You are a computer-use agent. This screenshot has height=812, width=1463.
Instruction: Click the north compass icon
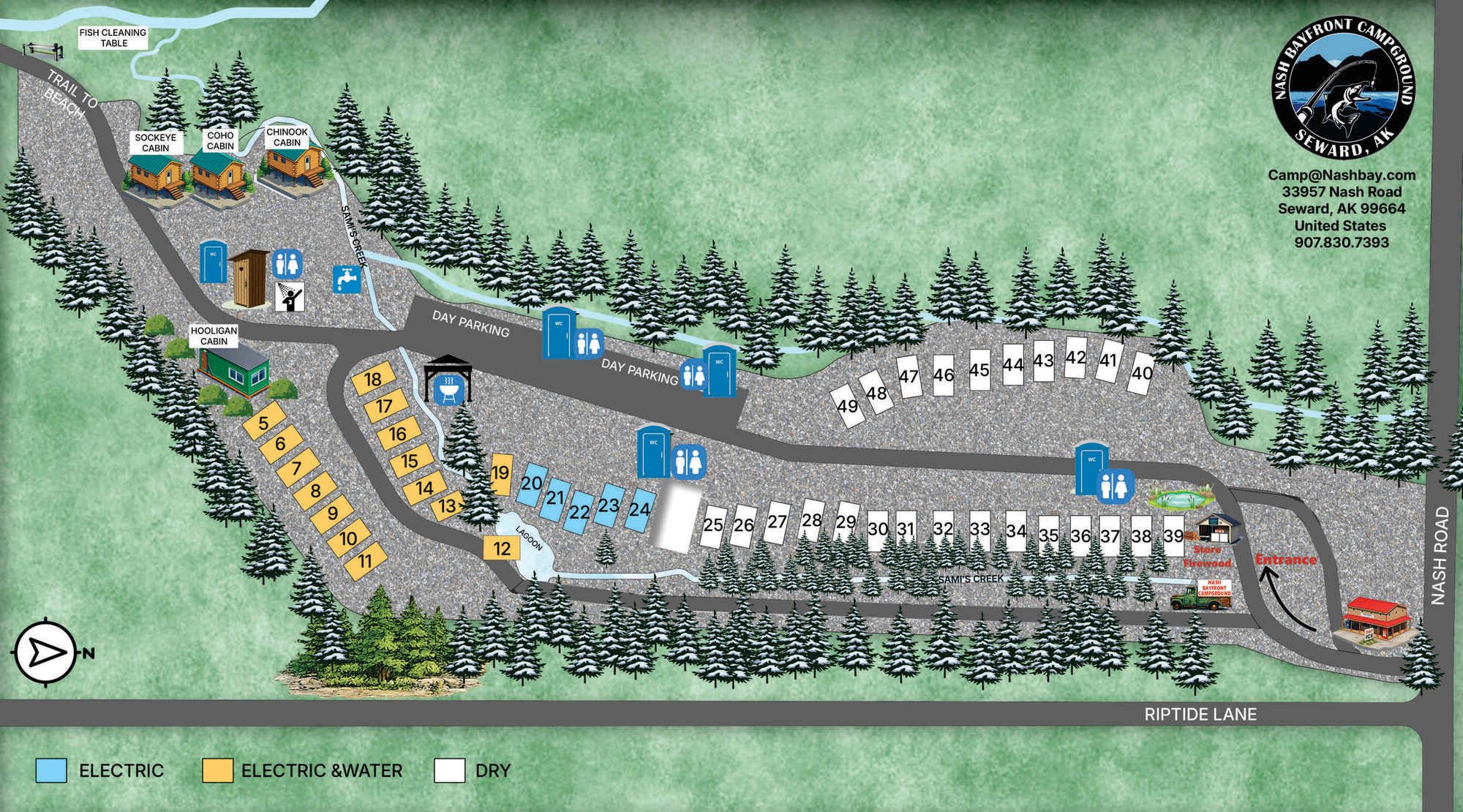(45, 652)
